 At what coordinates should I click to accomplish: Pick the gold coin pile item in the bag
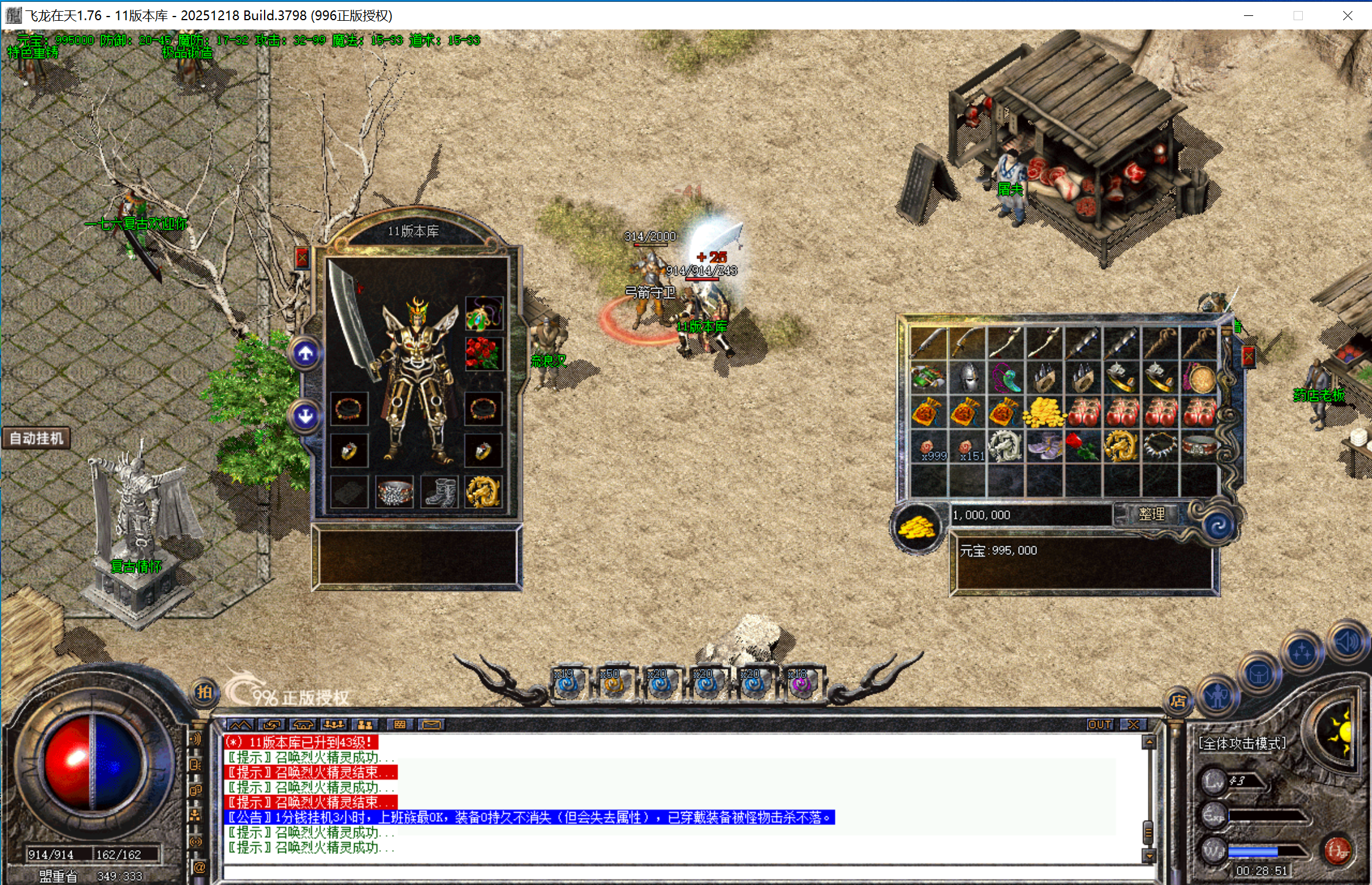[1044, 413]
